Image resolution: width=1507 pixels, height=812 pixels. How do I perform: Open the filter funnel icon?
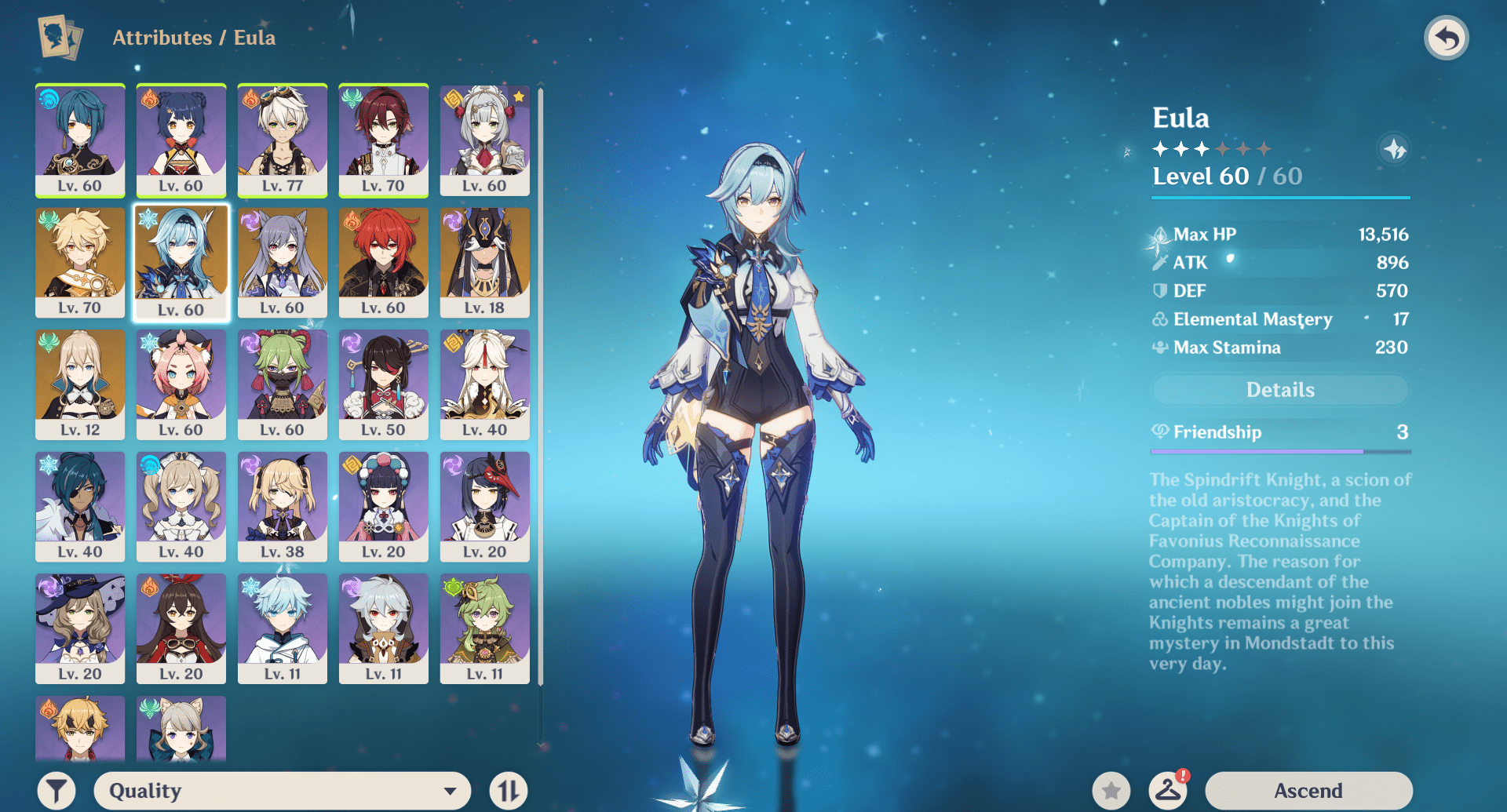click(54, 789)
